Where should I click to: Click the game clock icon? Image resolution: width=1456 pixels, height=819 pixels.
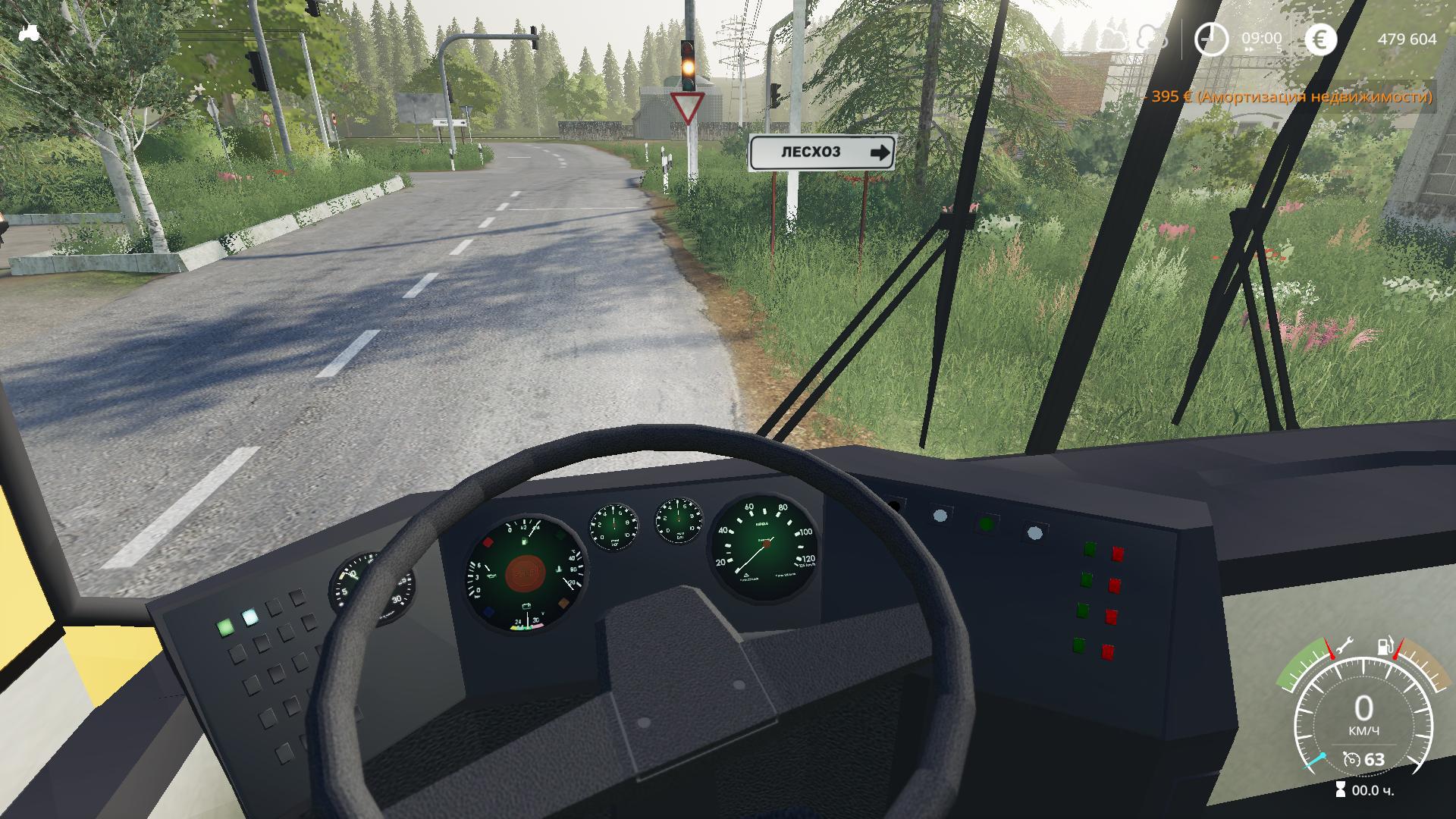[x=1211, y=39]
